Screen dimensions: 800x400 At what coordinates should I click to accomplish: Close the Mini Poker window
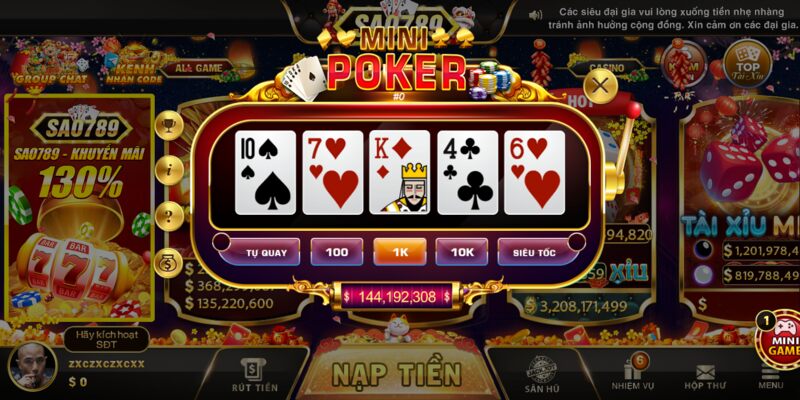[x=600, y=86]
